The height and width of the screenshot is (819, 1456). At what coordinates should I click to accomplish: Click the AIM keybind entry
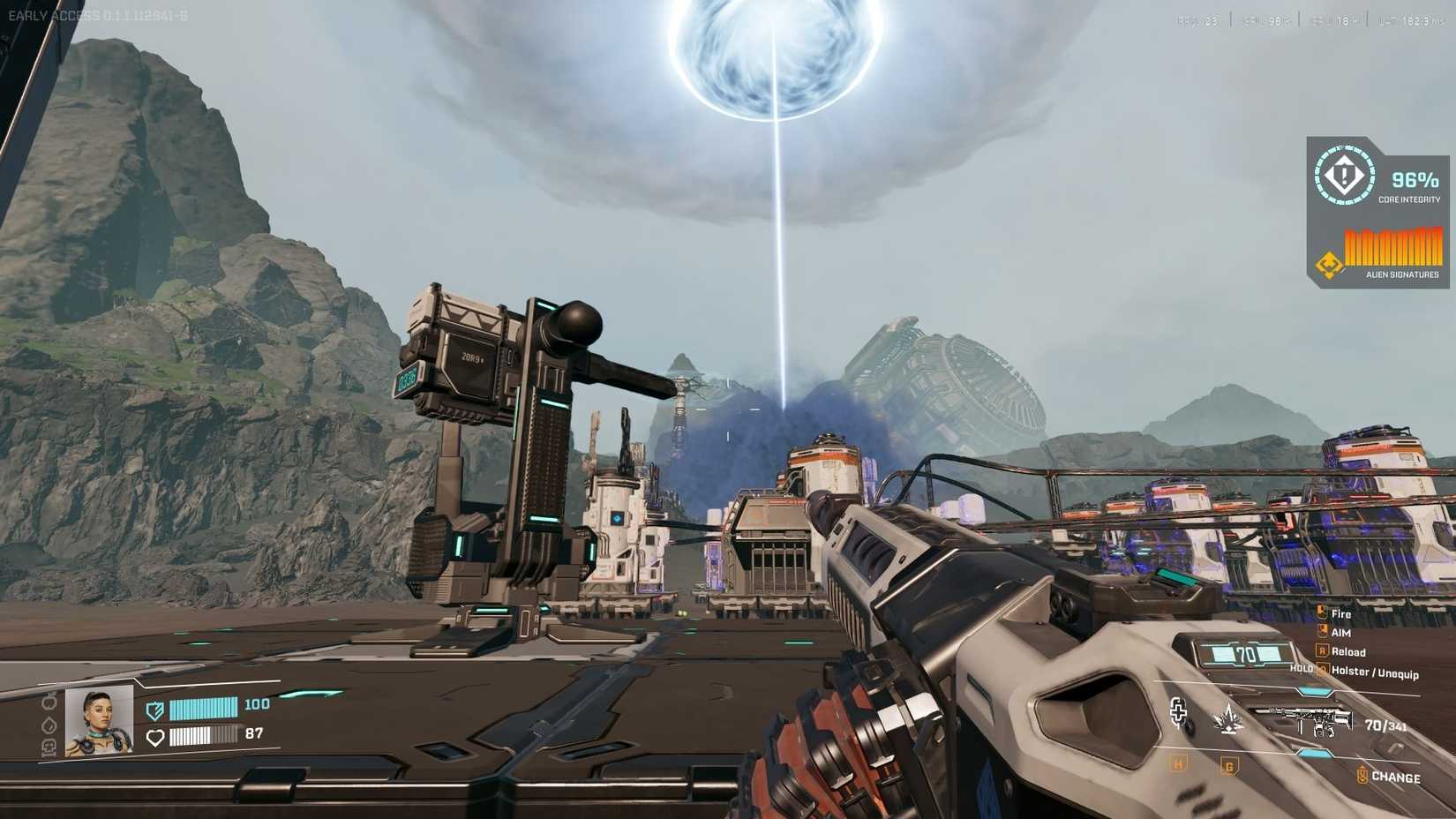point(1340,633)
